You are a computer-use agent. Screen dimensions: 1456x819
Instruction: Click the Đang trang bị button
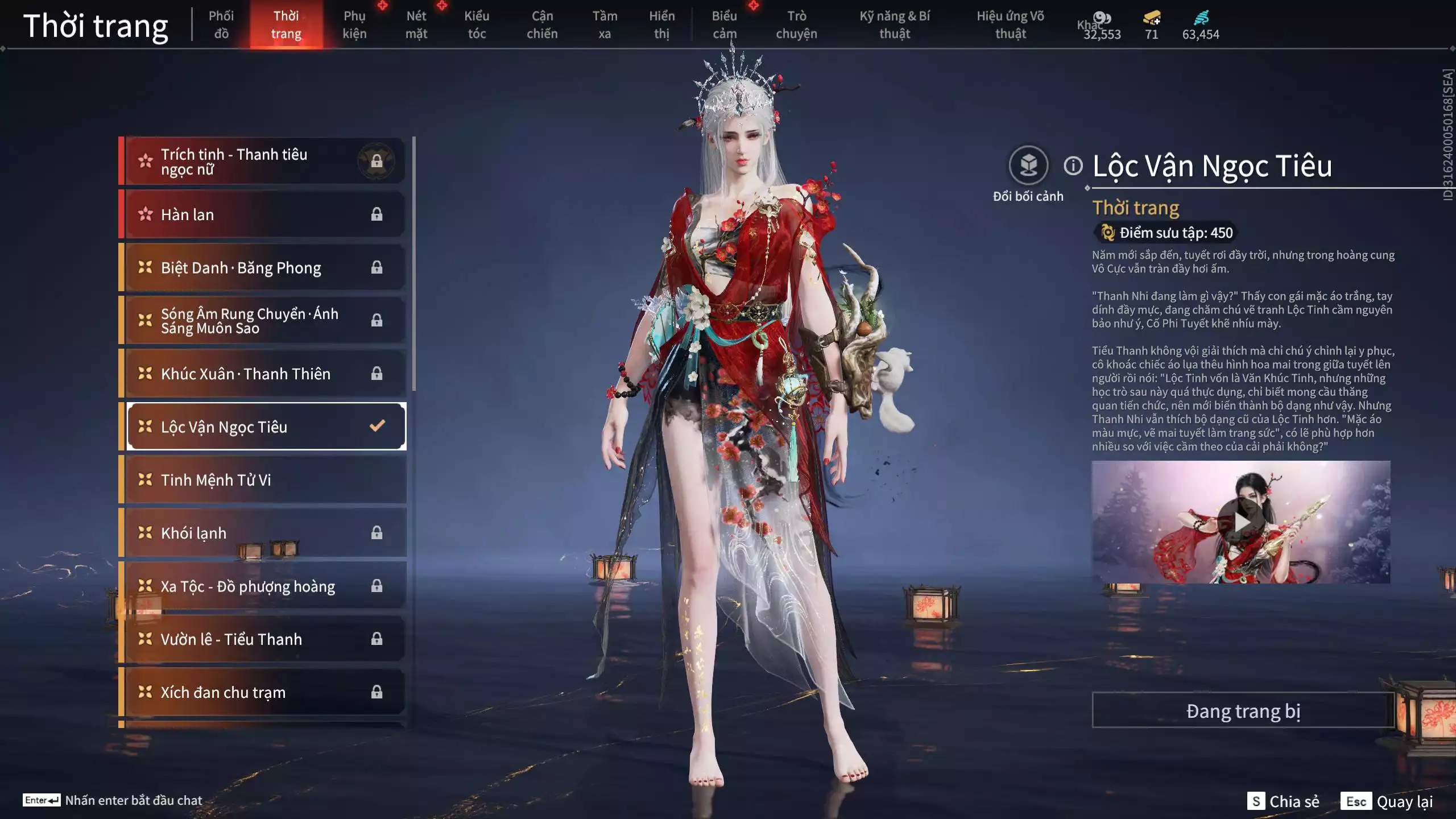point(1243,711)
